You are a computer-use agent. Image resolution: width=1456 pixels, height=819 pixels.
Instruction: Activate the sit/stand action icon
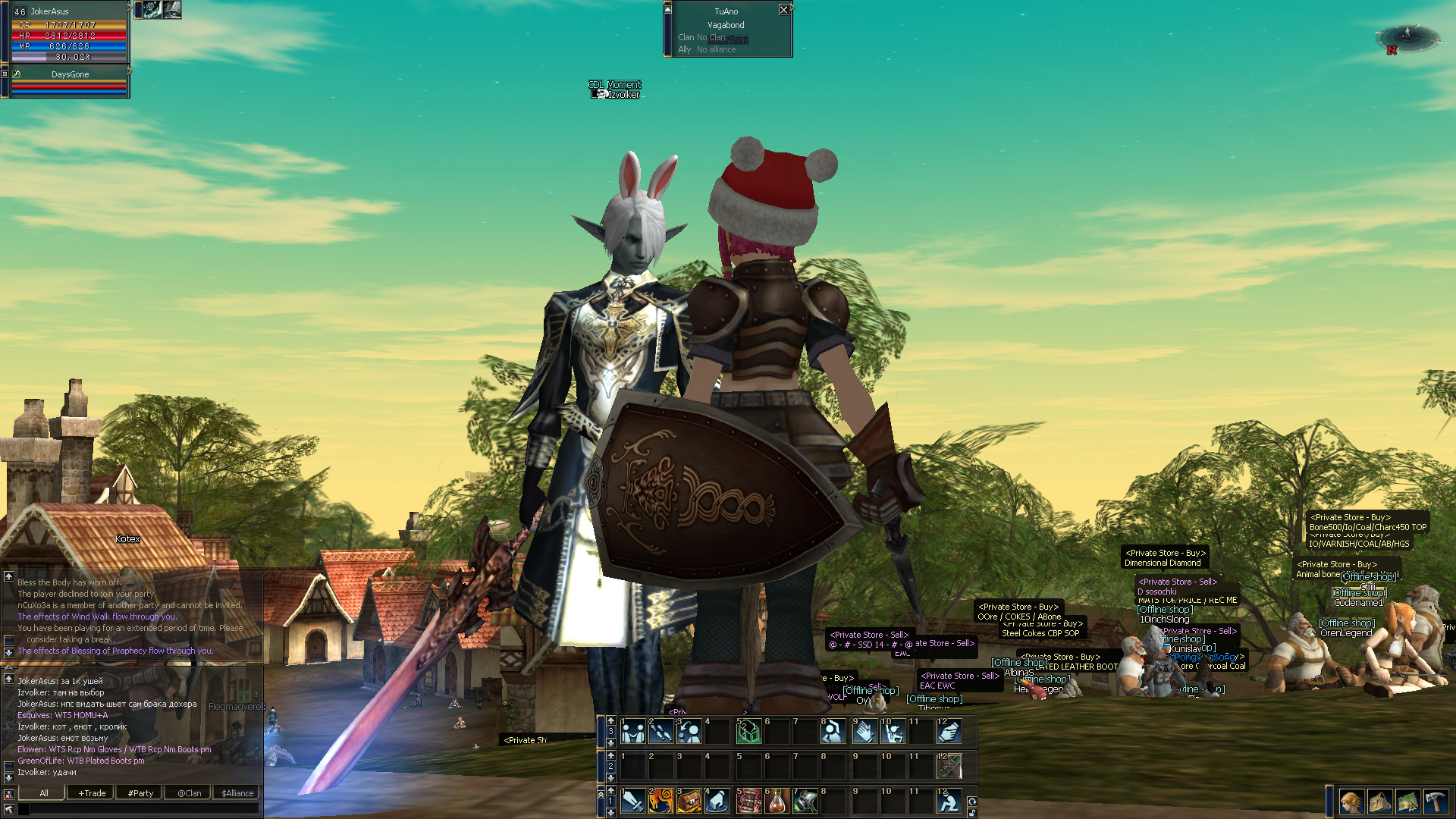point(949,802)
